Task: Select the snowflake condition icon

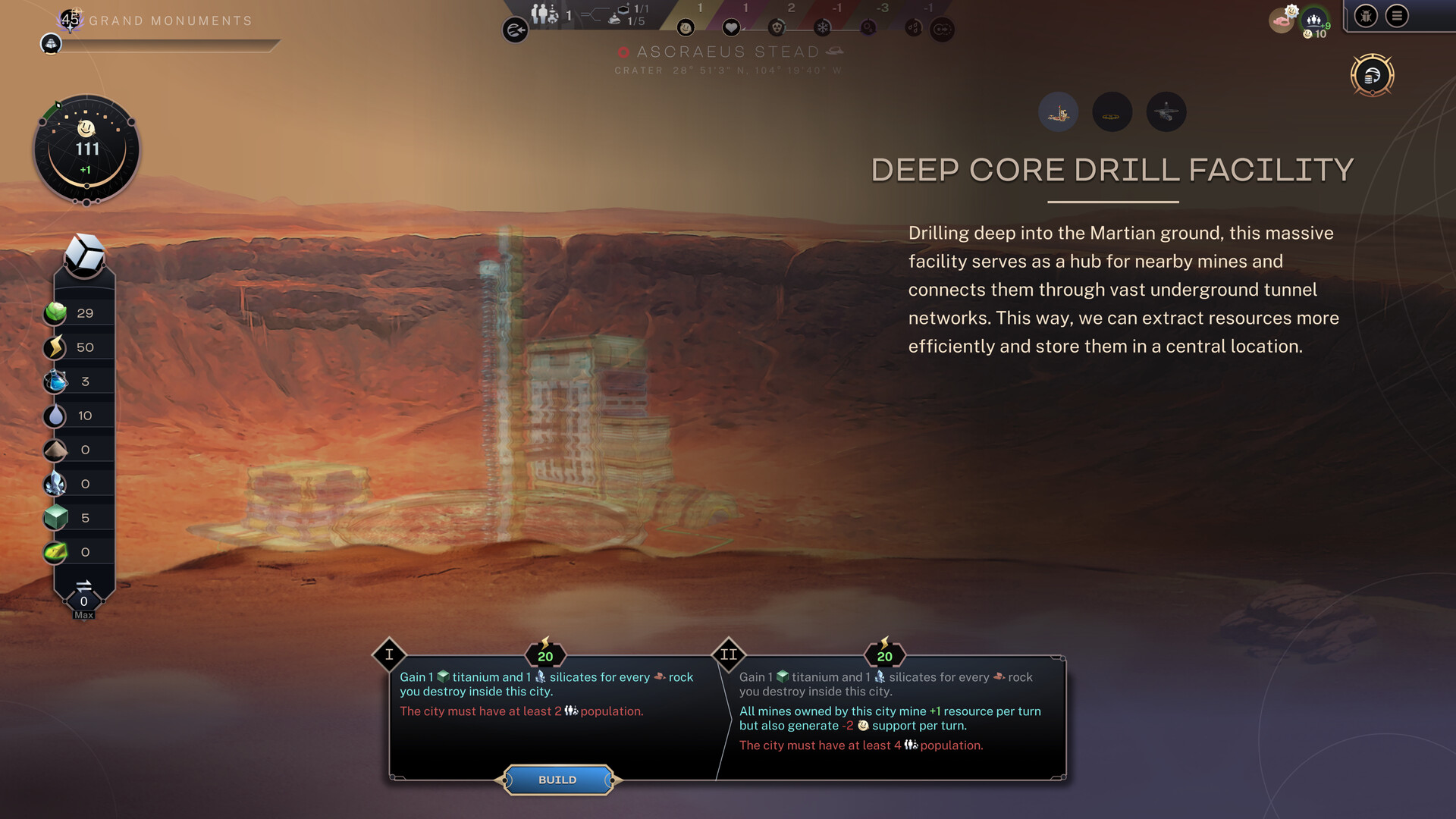Action: coord(822,28)
